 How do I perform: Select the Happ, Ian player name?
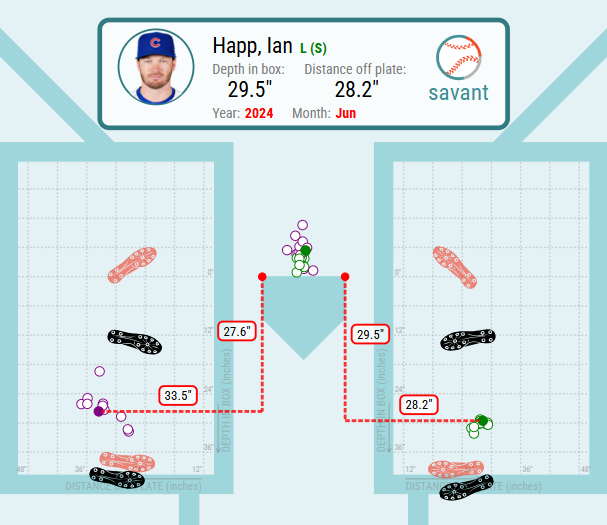[x=253, y=46]
